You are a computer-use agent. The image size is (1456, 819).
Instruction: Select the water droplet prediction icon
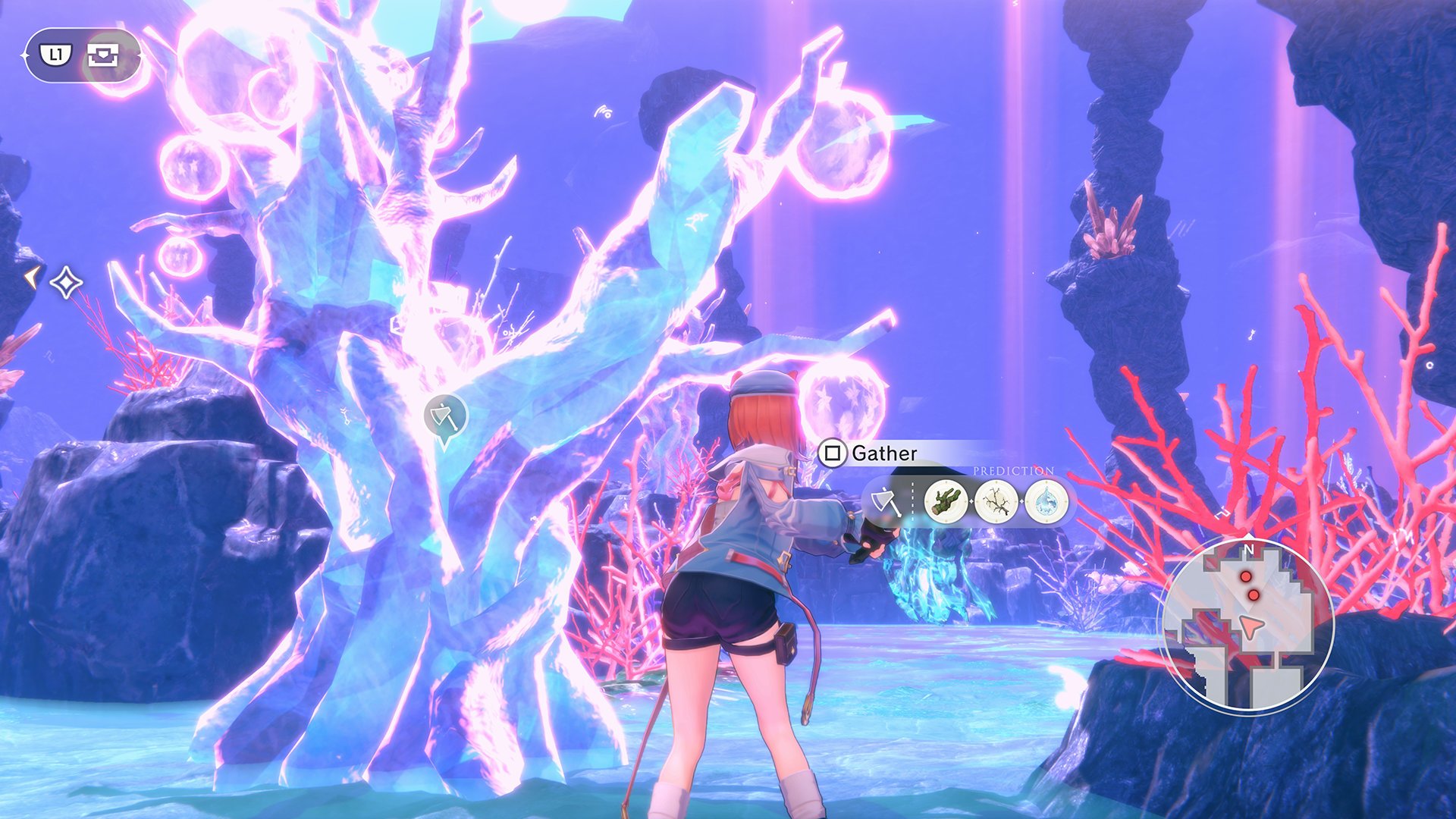click(x=1046, y=501)
